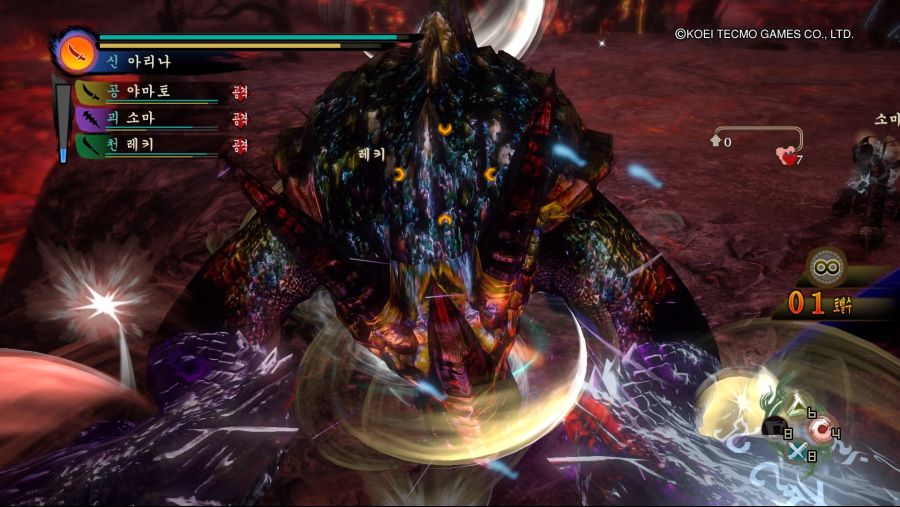Image resolution: width=900 pixels, height=507 pixels.
Task: Select party member Soma's purple weapon icon
Action: pos(91,118)
